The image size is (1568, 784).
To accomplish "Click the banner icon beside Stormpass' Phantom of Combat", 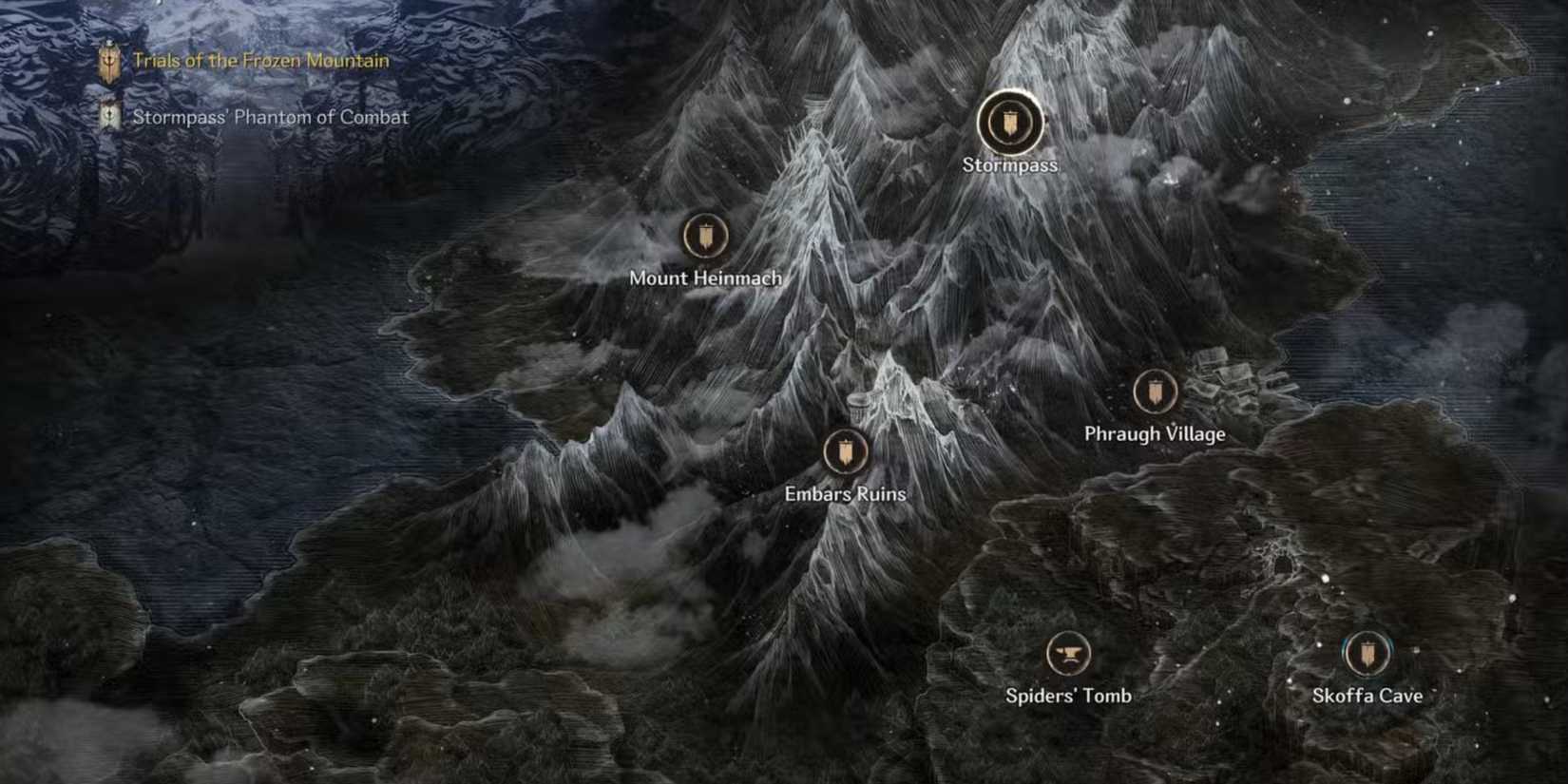I will 111,116.
